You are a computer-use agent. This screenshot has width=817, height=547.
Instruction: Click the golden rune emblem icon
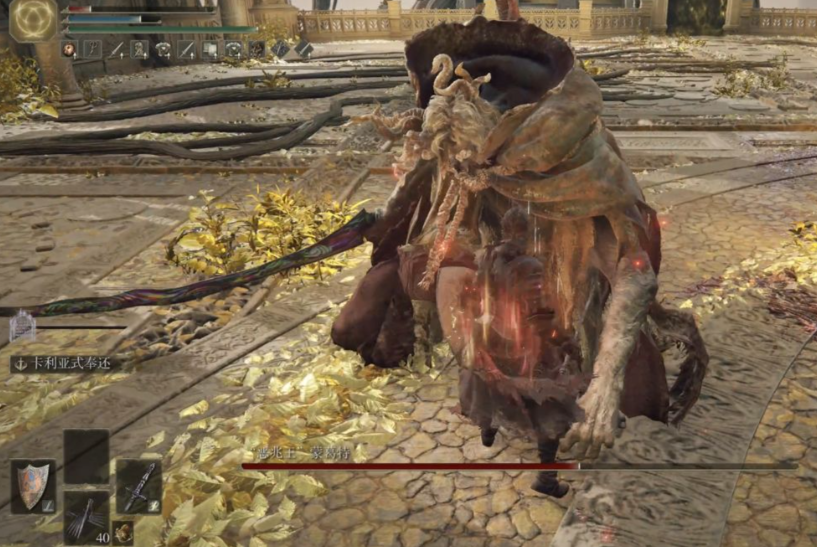click(x=33, y=19)
